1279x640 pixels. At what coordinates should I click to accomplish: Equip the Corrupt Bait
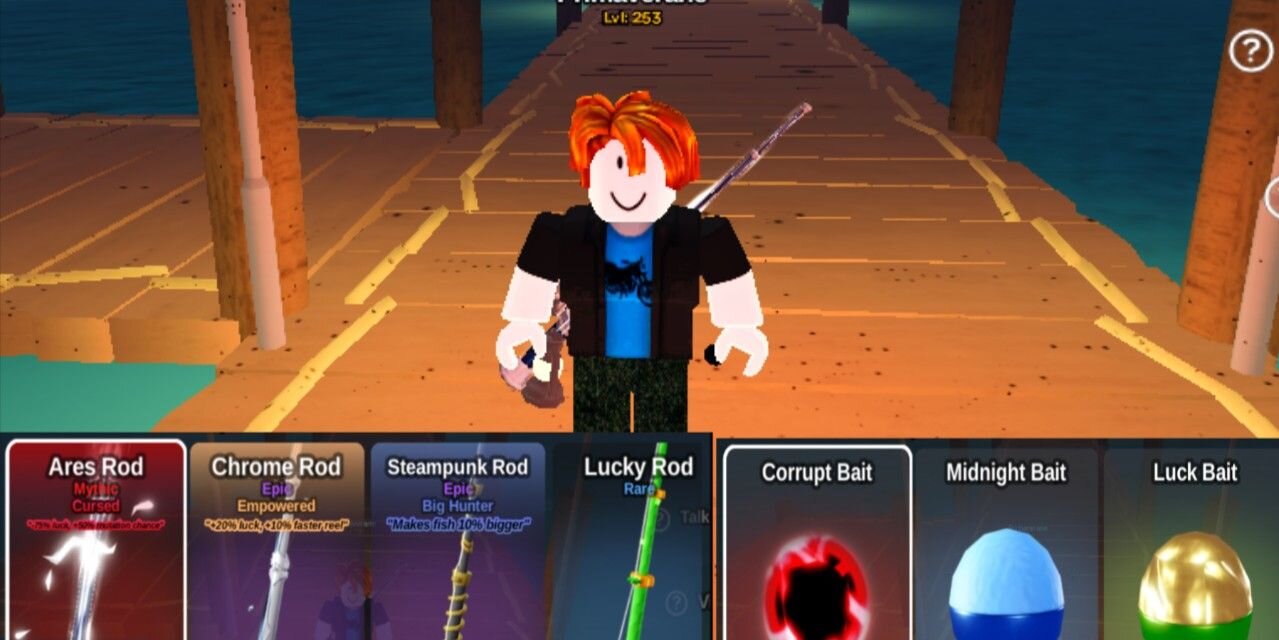tap(817, 545)
